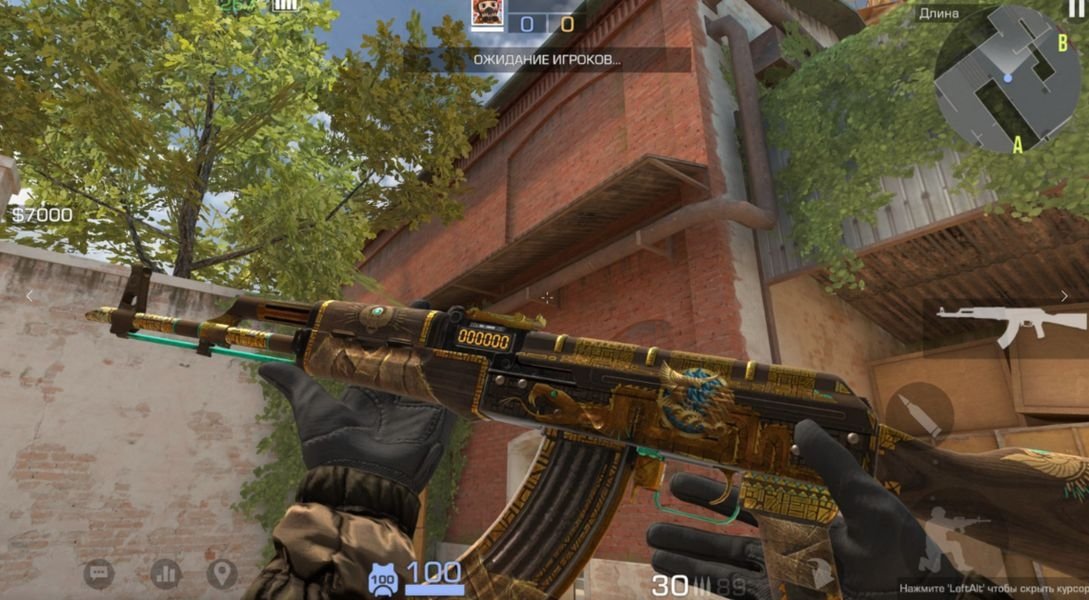Pause the game with the pause button
Image resolution: width=1089 pixels, height=600 pixels.
coord(1076,9)
